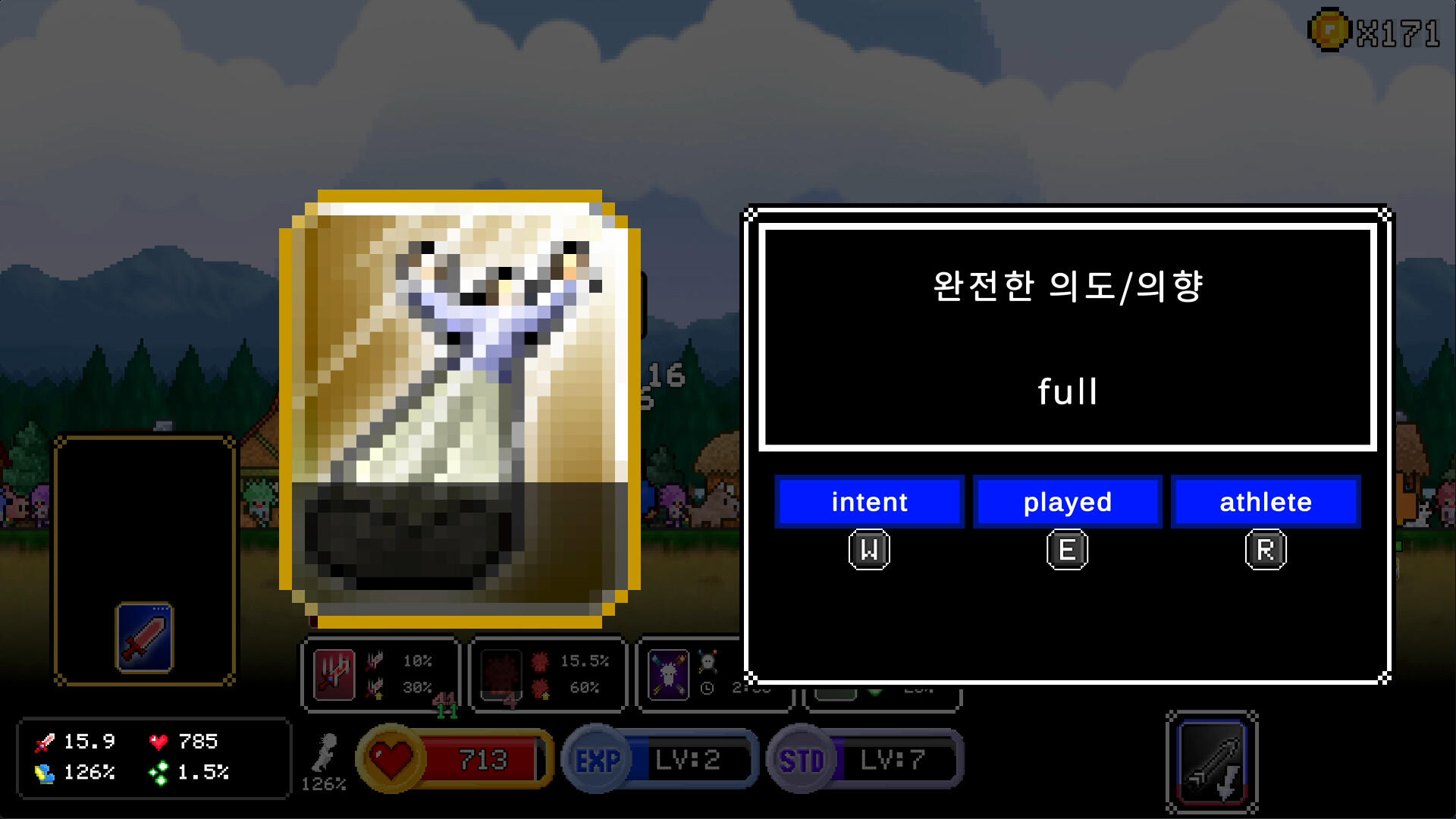Choose the 'athlete' answer option
Screen dimensions: 1456x819
(1266, 501)
